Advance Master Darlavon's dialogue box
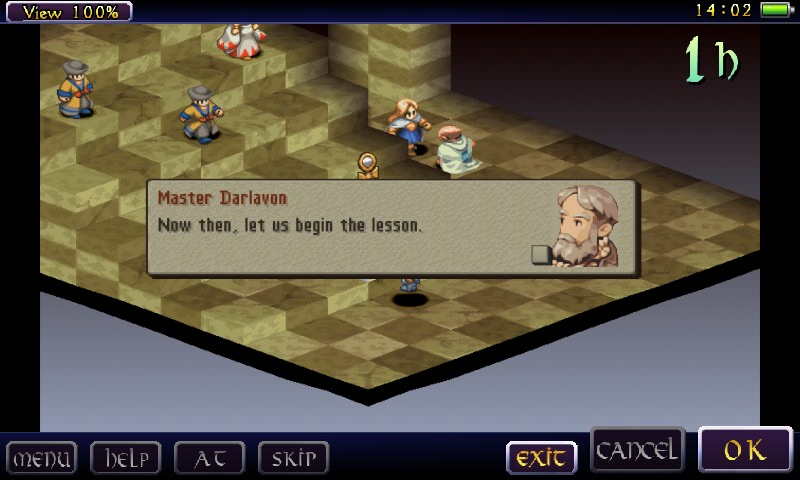Viewport: 800px width, 480px height. [392, 227]
